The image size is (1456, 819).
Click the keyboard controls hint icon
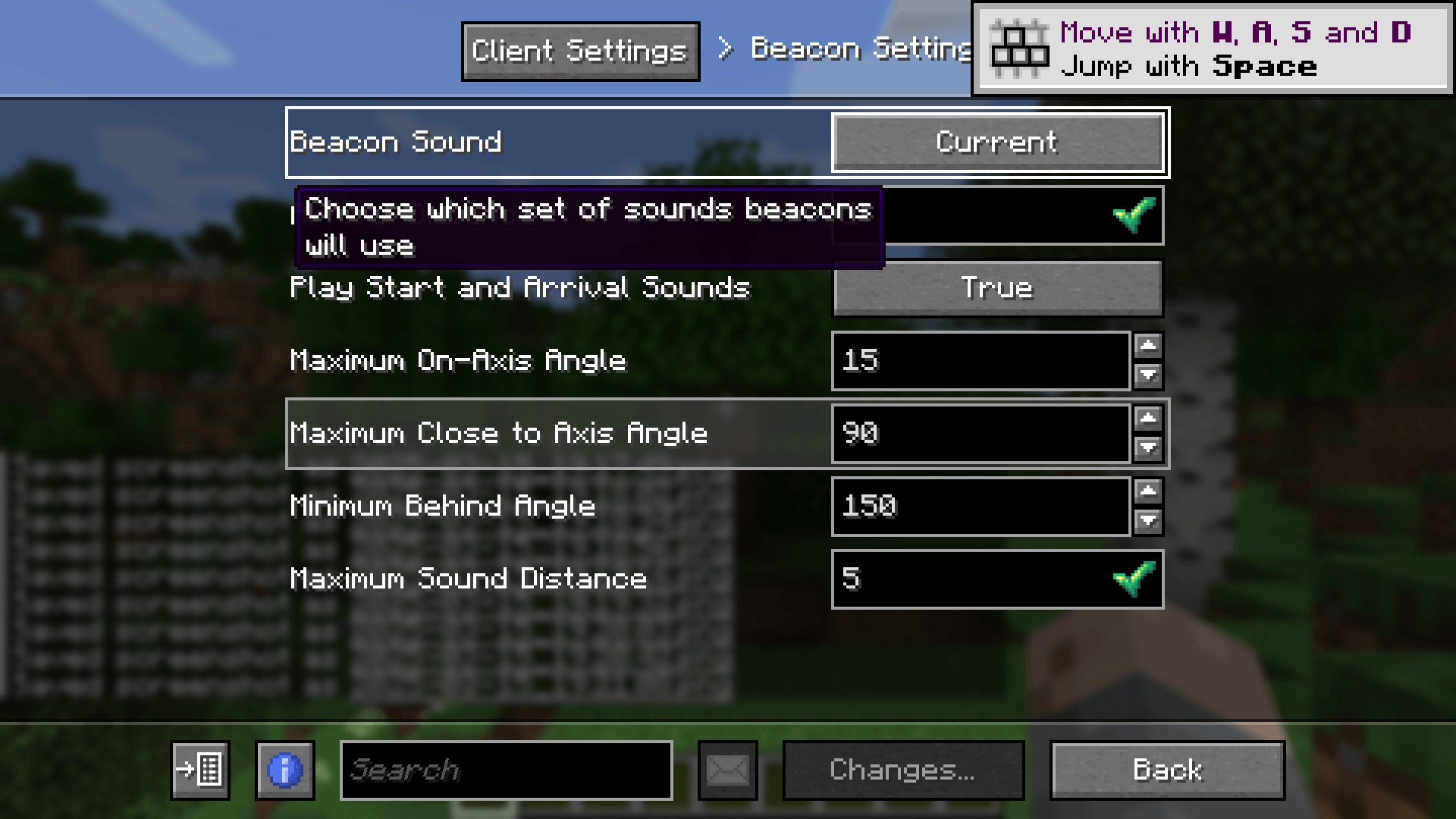pyautogui.click(x=1020, y=49)
